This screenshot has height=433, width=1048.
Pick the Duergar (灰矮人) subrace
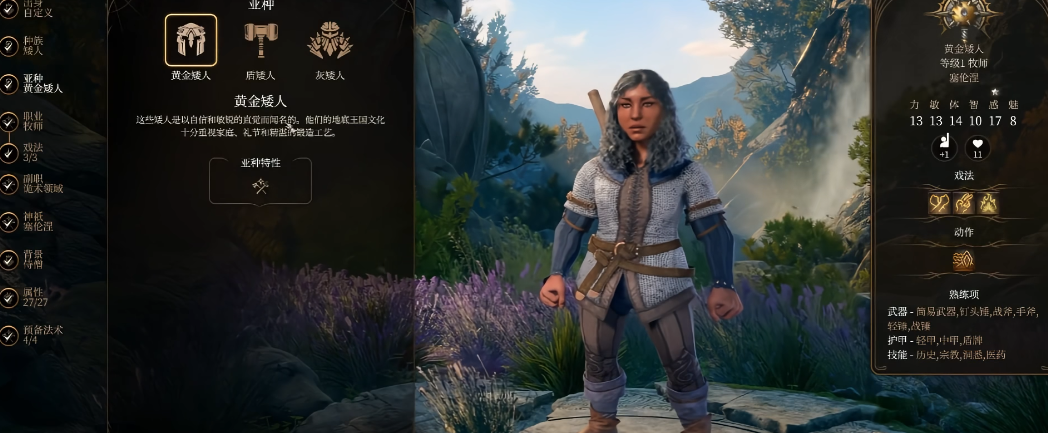click(x=329, y=41)
